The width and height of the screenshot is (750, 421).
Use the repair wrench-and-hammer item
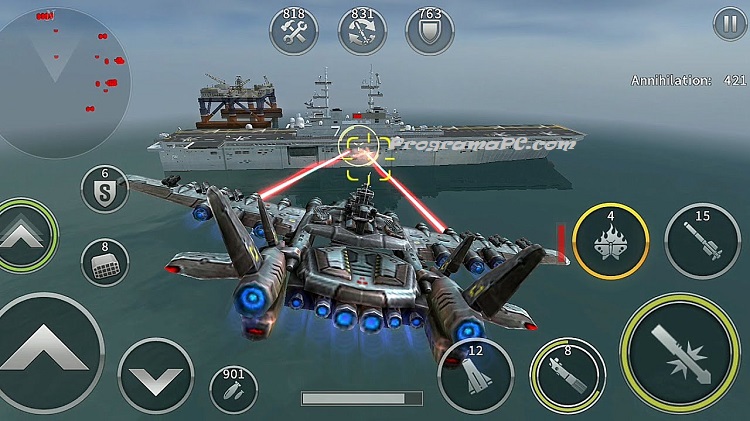pos(294,30)
